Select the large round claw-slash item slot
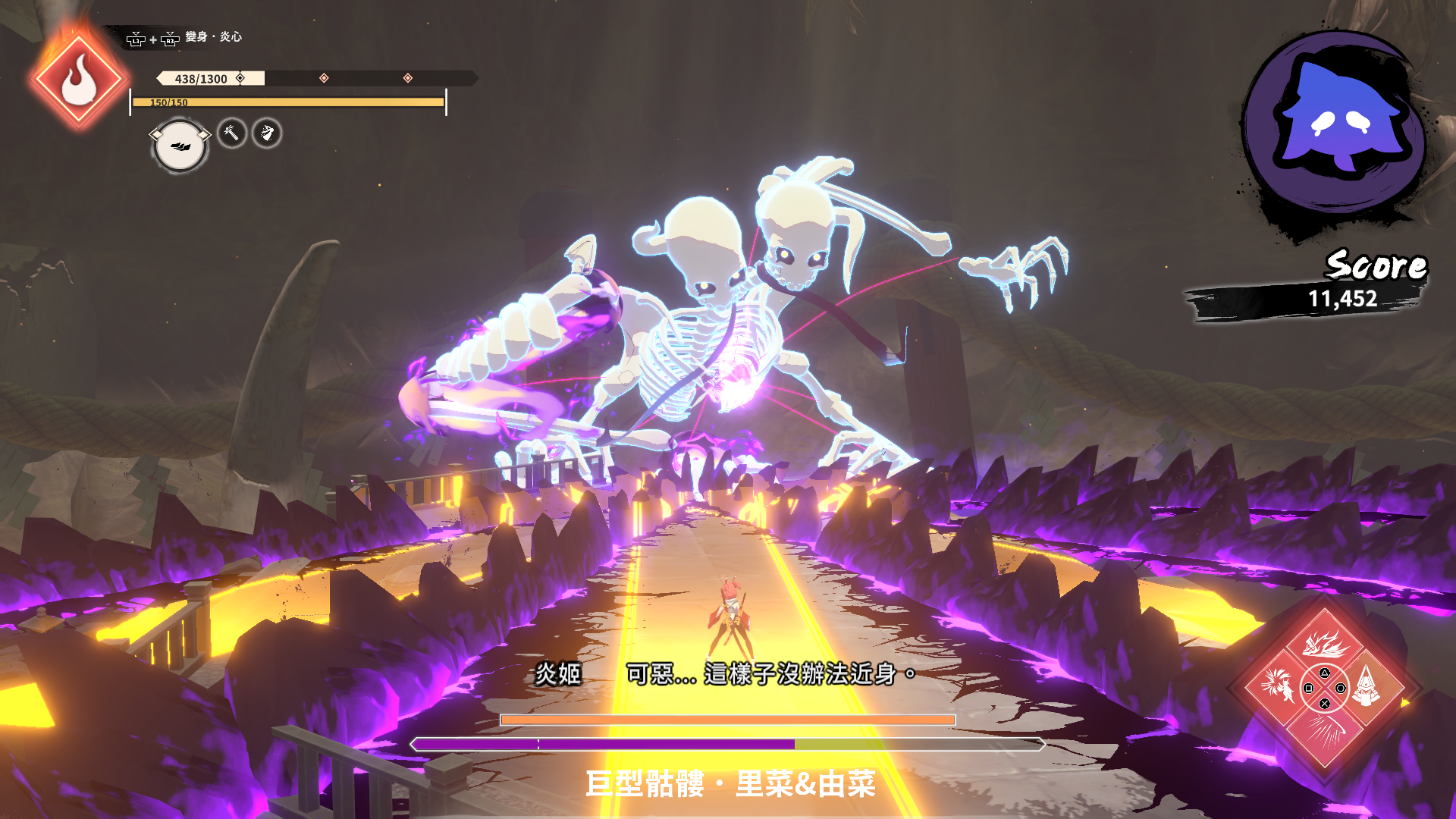The height and width of the screenshot is (819, 1456). [x=180, y=146]
